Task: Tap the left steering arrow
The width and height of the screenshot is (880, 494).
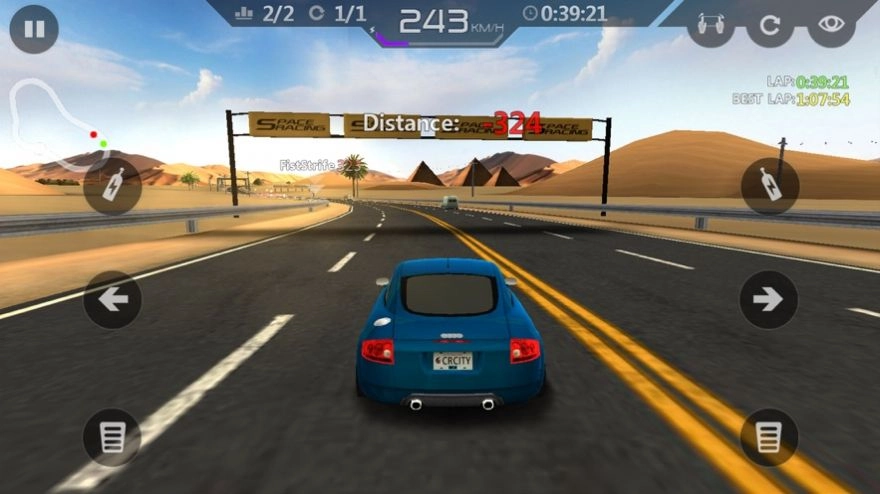Action: 112,299
